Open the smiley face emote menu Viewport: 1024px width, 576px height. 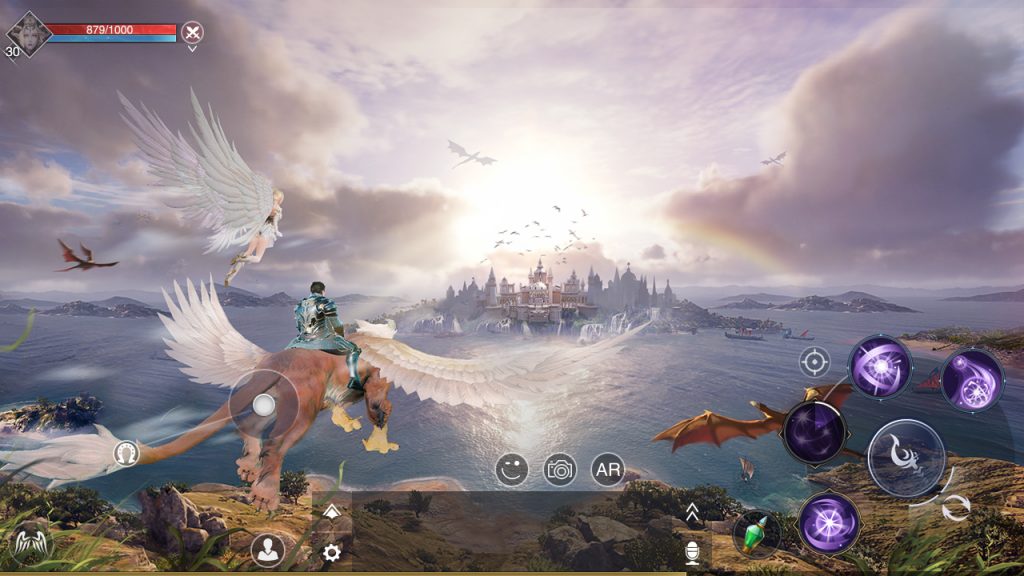click(x=512, y=469)
